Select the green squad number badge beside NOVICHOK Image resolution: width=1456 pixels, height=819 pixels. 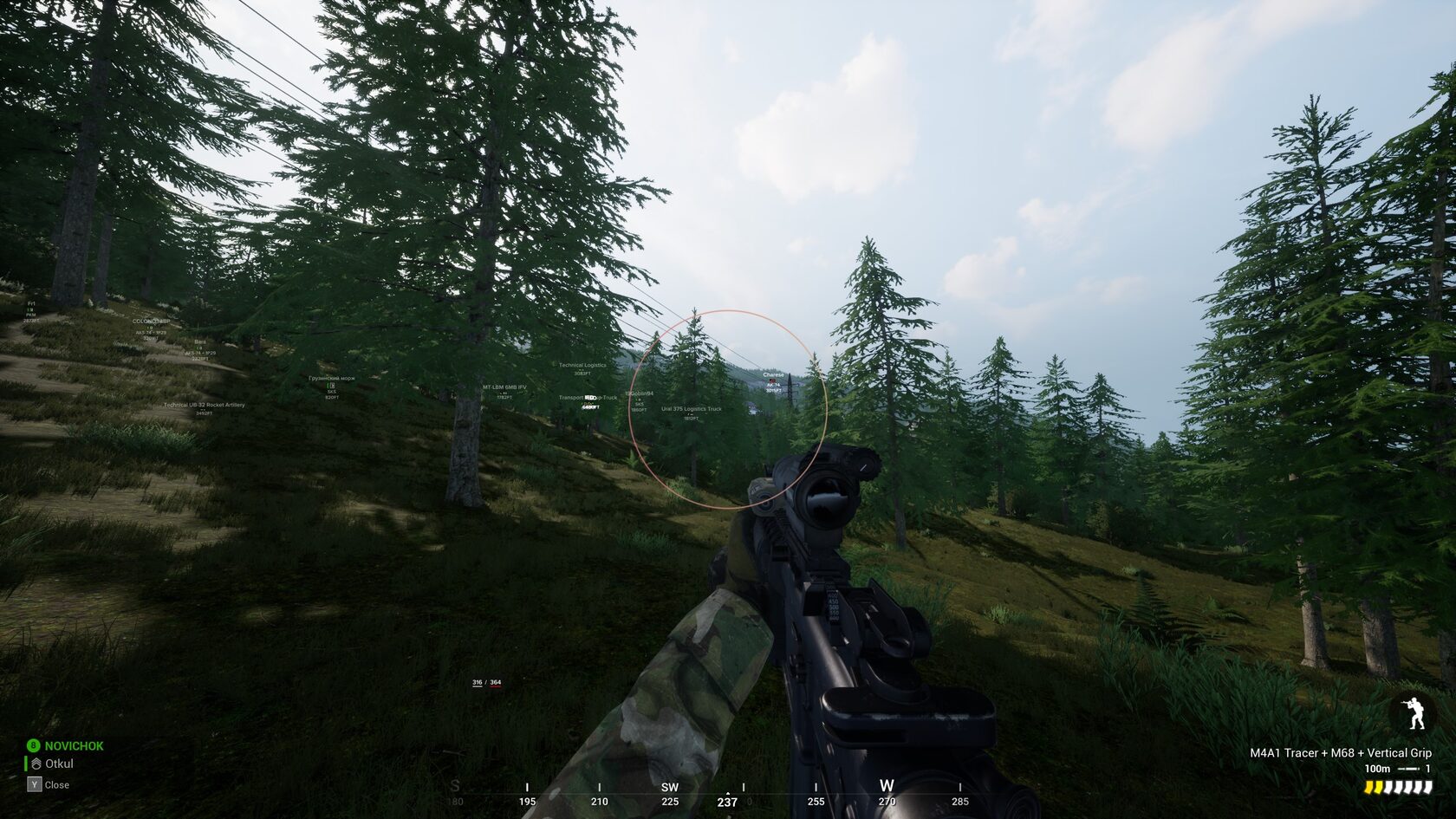coord(34,745)
